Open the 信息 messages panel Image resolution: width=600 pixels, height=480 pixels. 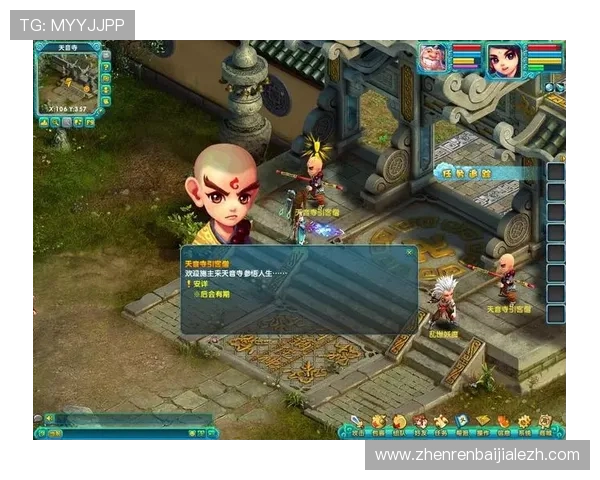[503, 424]
